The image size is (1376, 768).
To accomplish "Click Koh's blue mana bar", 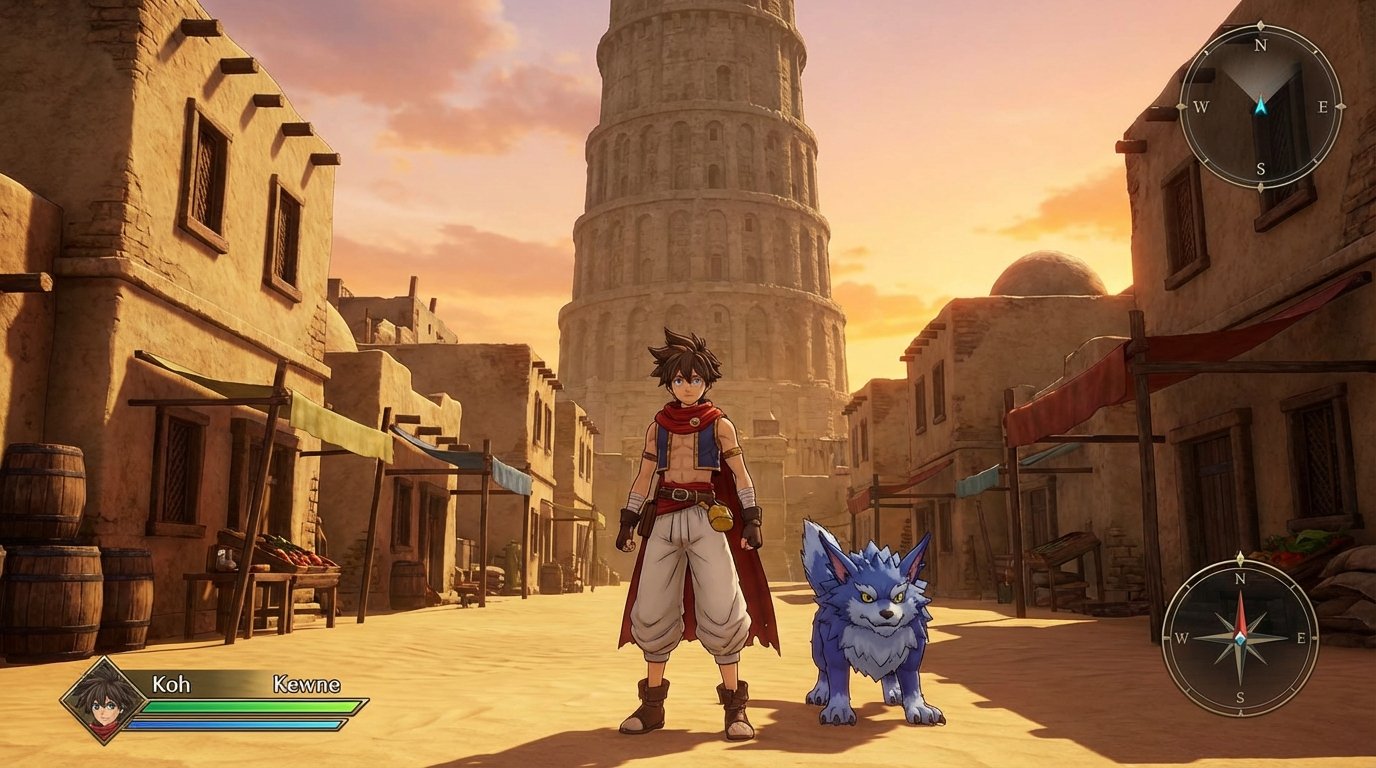I will [240, 723].
